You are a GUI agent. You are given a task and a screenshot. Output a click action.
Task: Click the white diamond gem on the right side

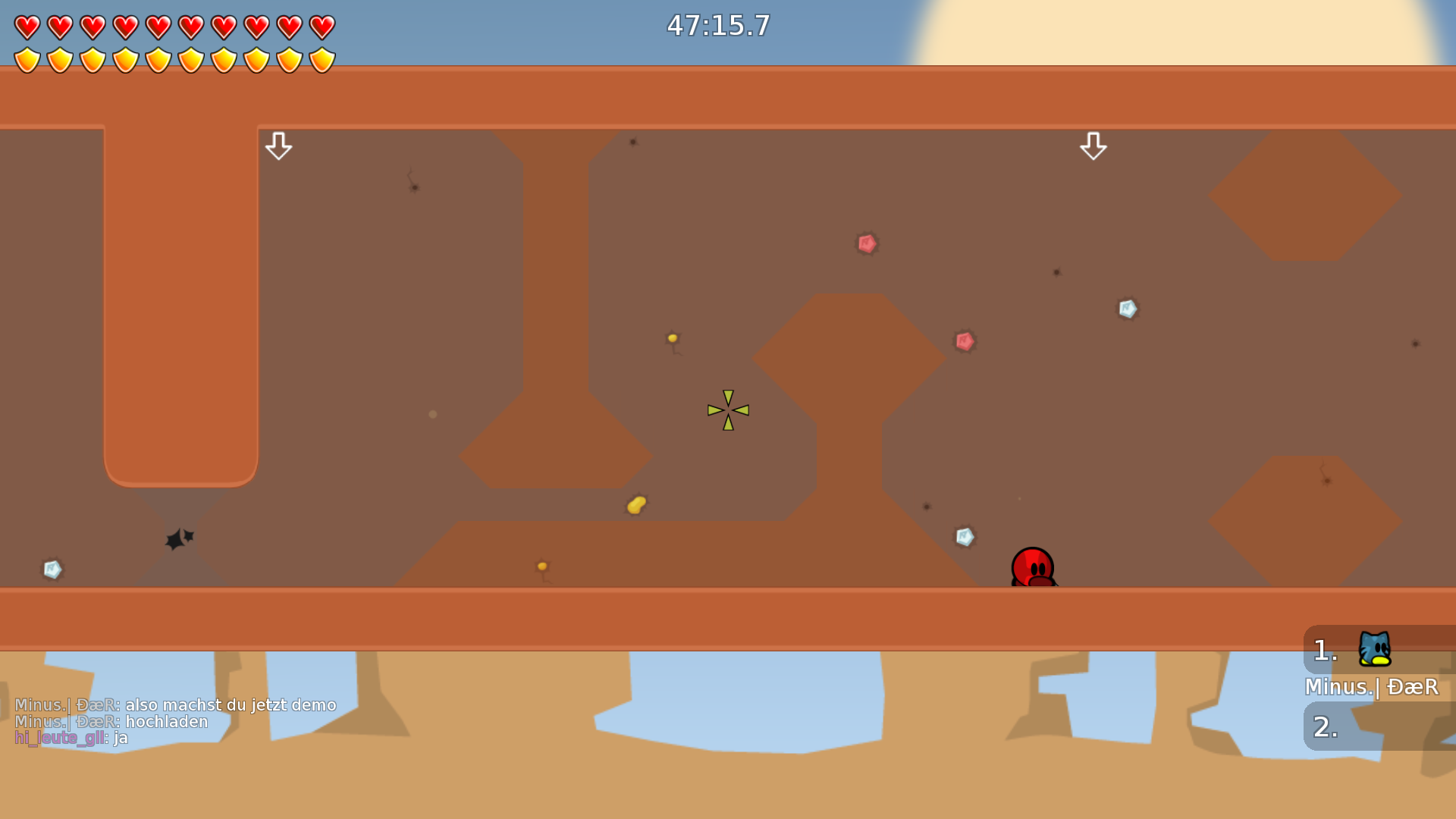tap(1128, 309)
